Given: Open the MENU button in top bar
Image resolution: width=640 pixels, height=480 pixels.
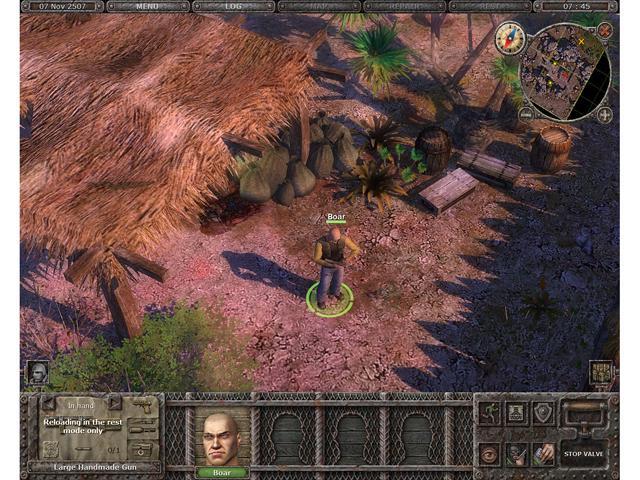Looking at the screenshot, I should tap(147, 6).
